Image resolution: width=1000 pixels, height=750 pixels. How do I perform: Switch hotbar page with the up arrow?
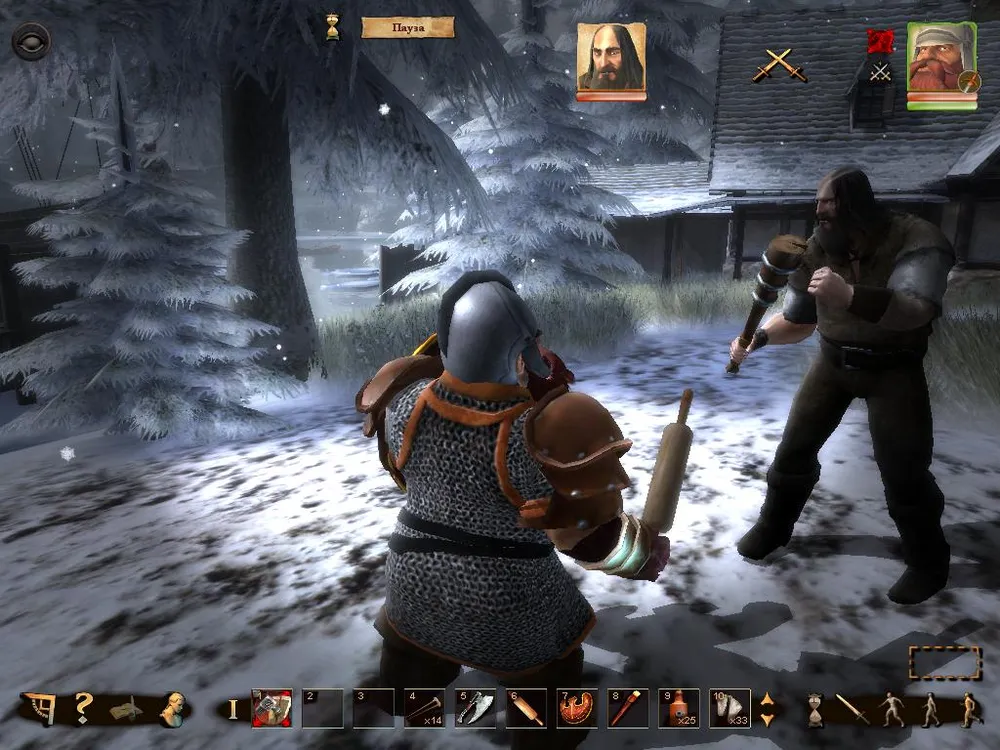click(x=767, y=699)
